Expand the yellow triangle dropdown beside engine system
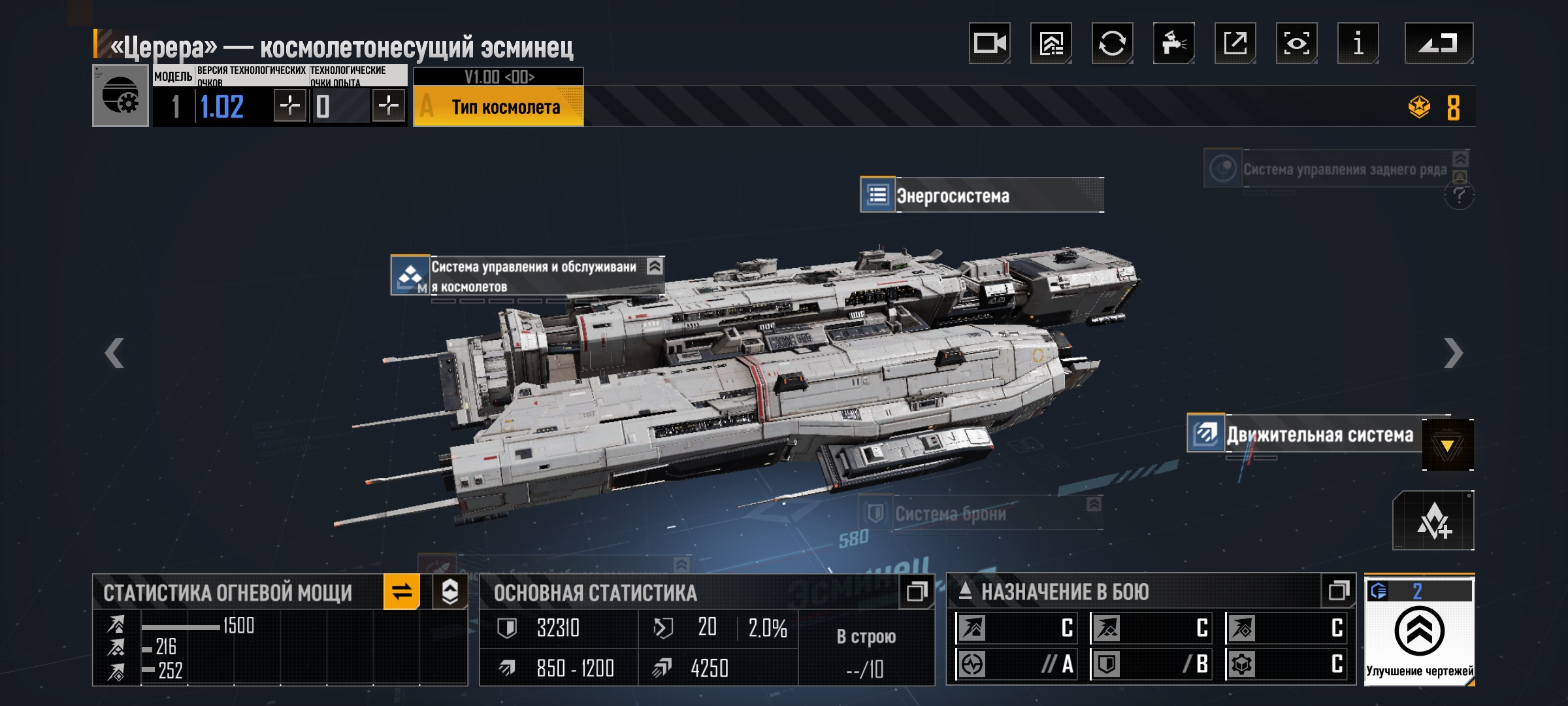Viewport: 1568px width, 706px height. [1447, 445]
